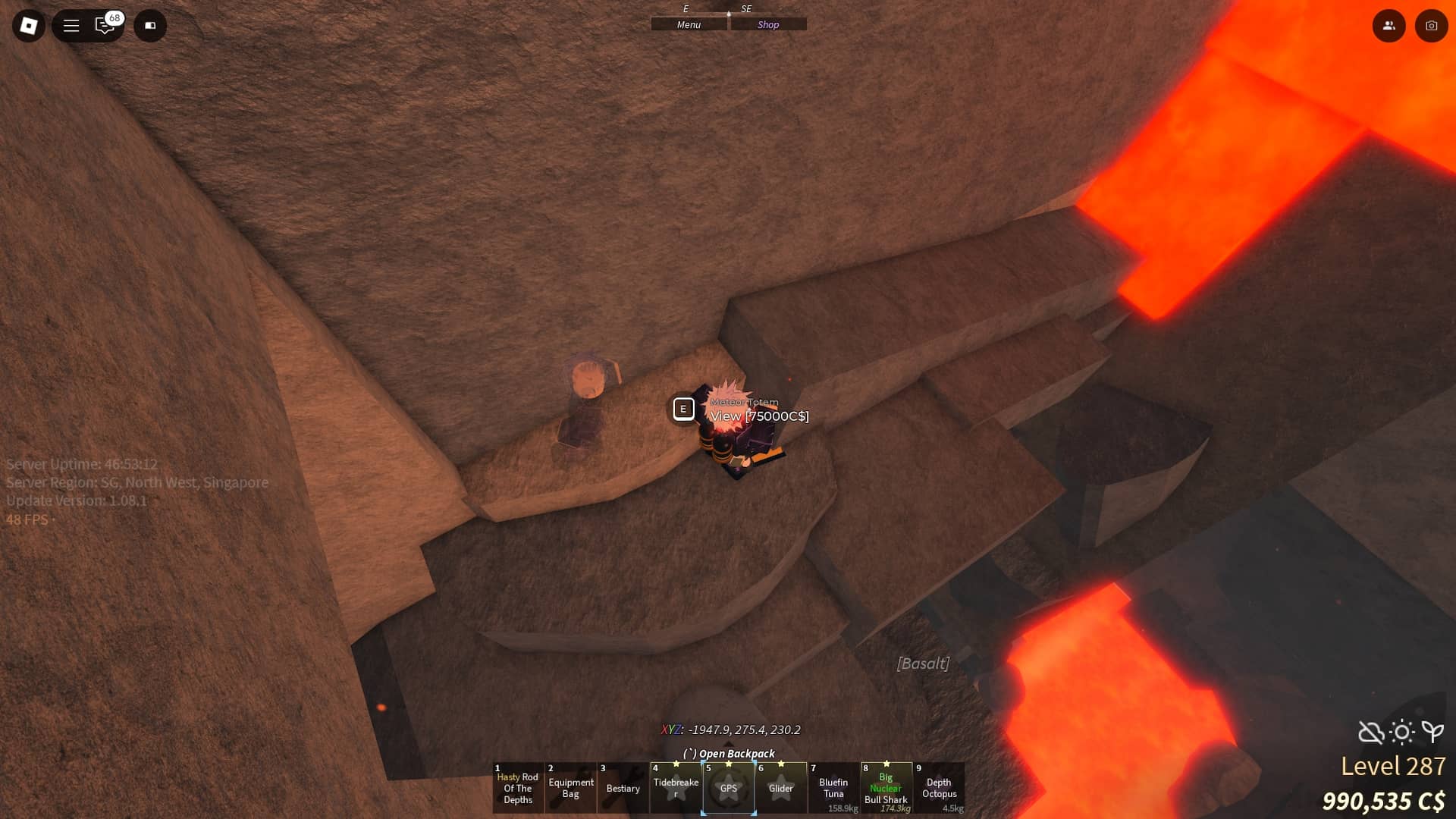1456x819 pixels.
Task: Open the Equipment Bag
Action: 571,789
